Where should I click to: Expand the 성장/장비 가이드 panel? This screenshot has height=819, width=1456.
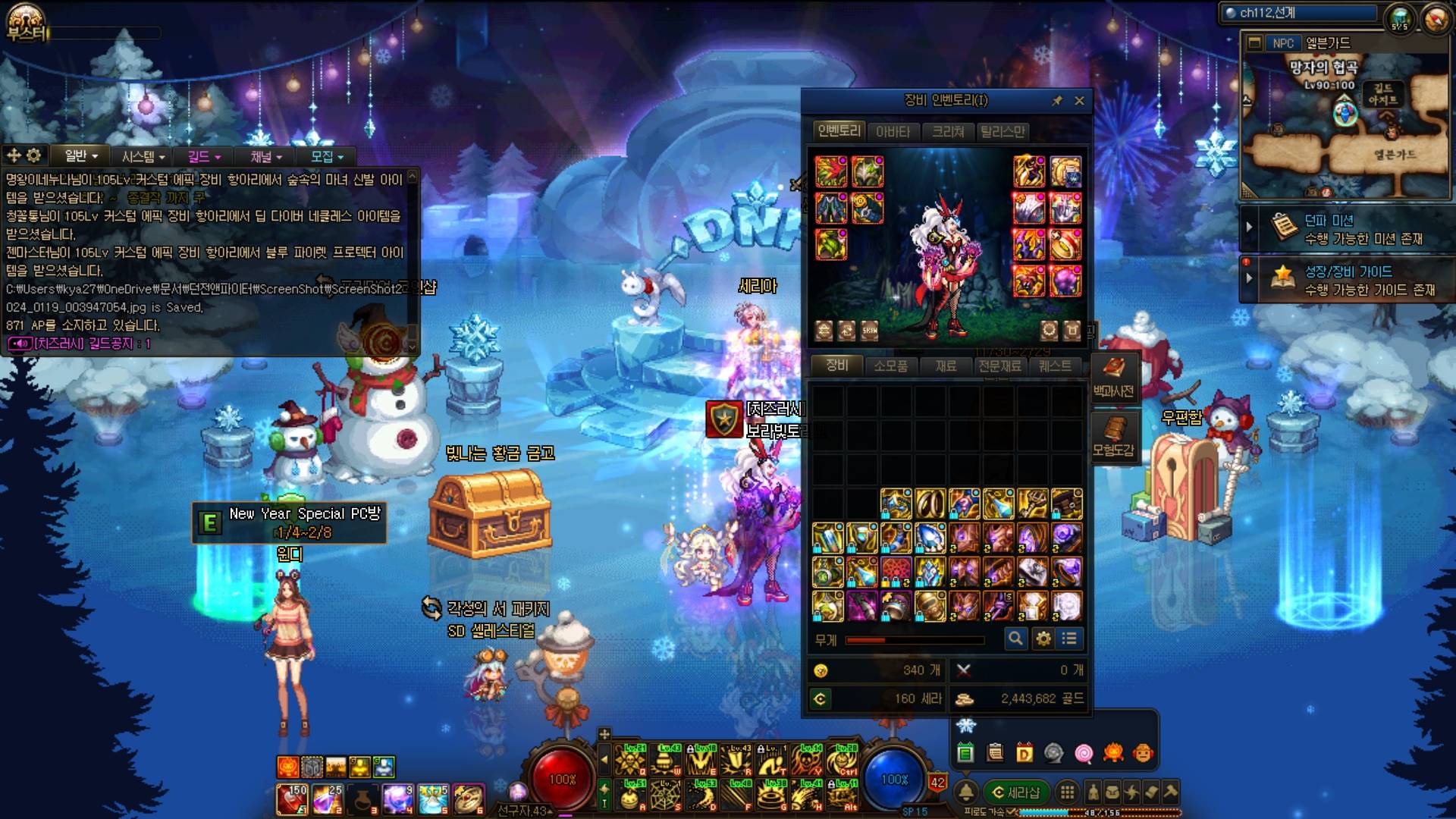point(1249,278)
